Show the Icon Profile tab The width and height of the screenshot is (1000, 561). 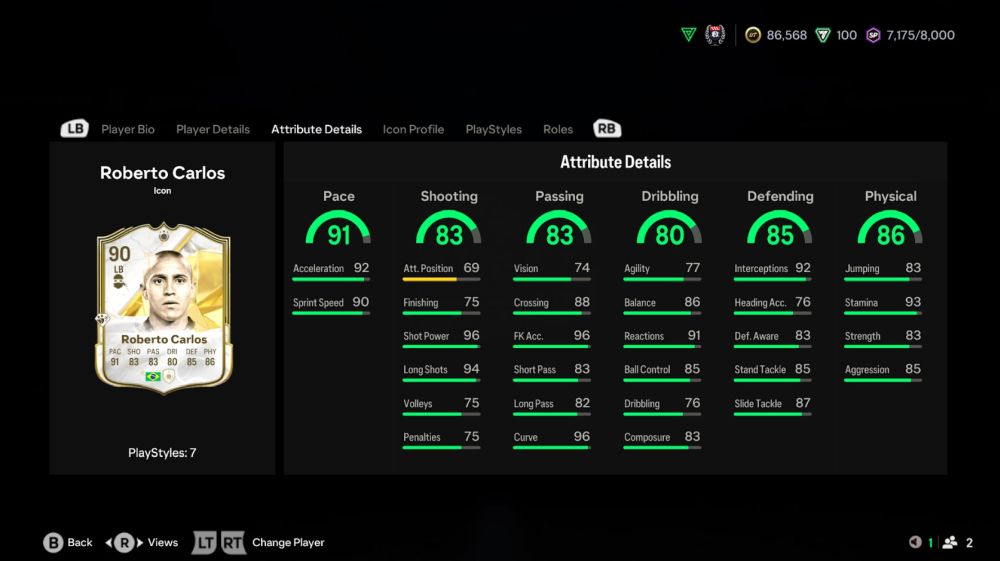pos(413,129)
